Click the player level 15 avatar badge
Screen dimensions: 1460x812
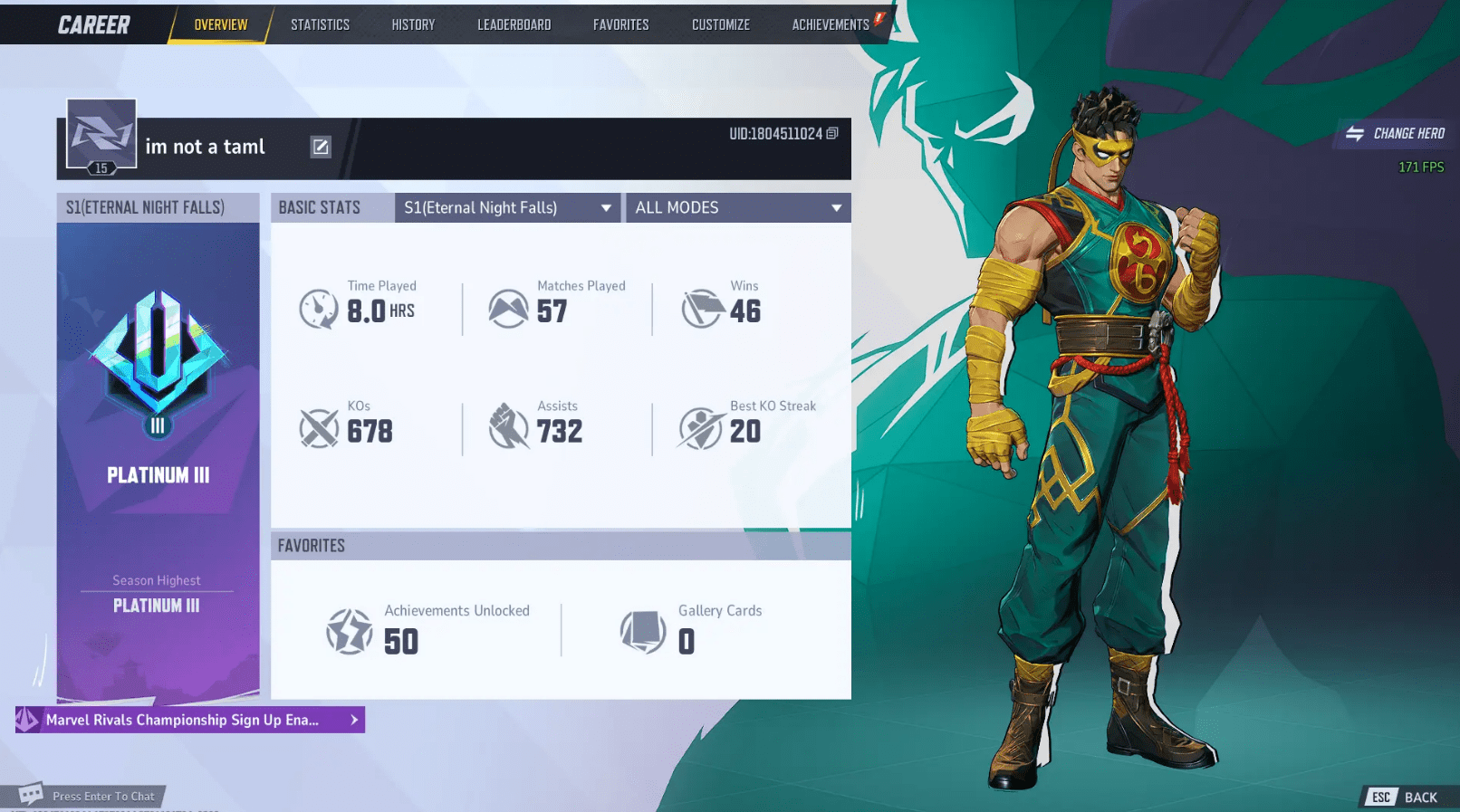(101, 139)
